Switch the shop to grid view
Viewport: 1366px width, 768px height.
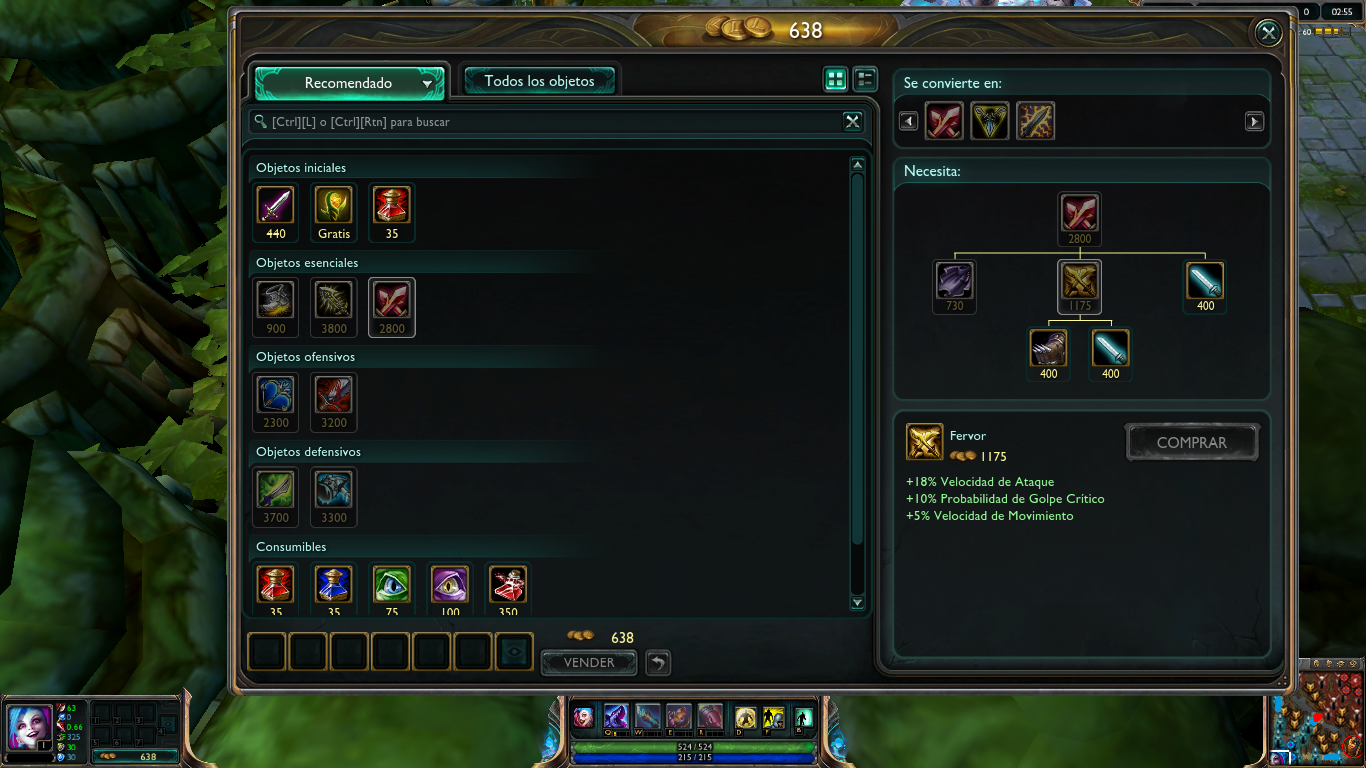835,78
